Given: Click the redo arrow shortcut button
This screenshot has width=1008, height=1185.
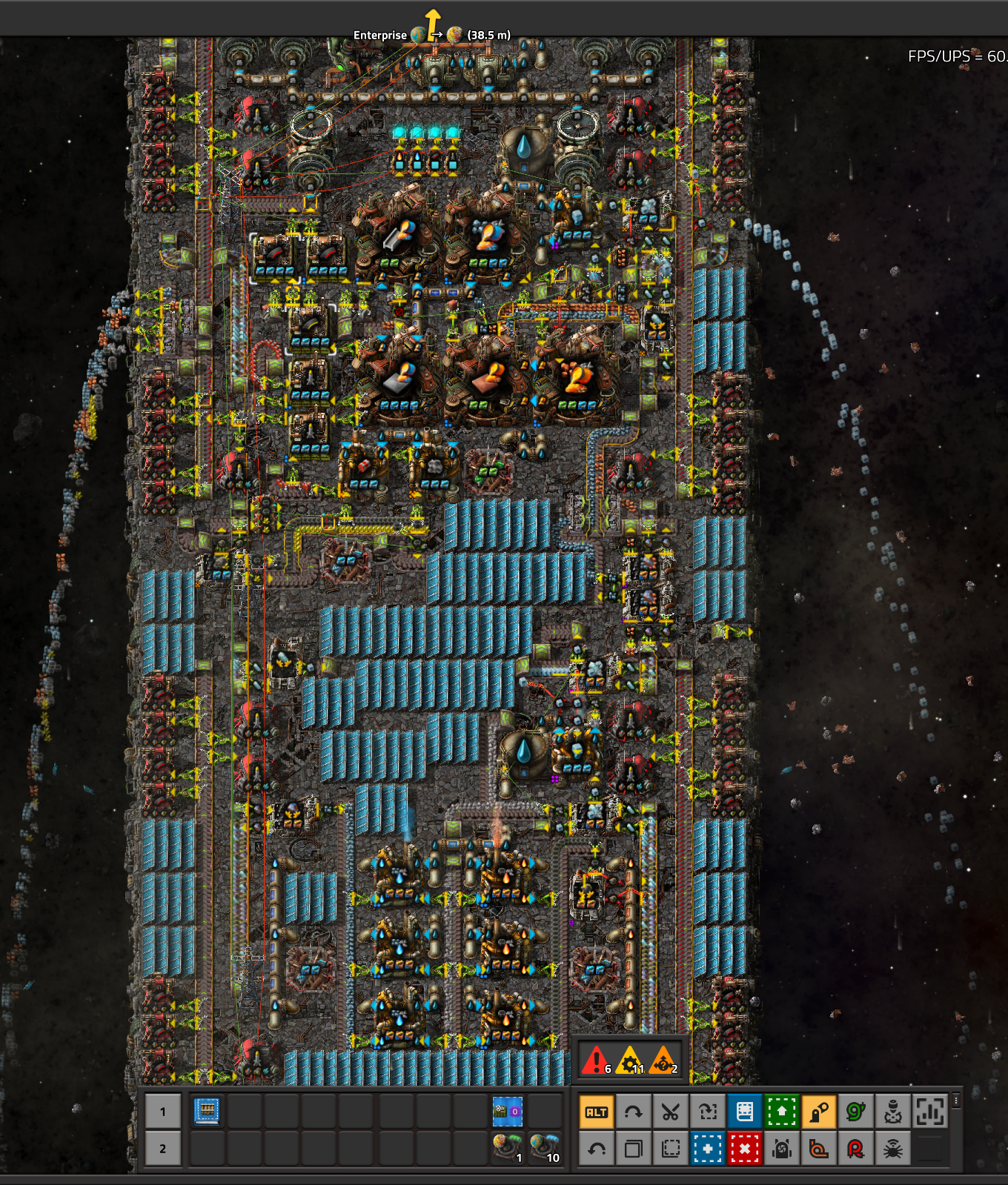Looking at the screenshot, I should (634, 1112).
